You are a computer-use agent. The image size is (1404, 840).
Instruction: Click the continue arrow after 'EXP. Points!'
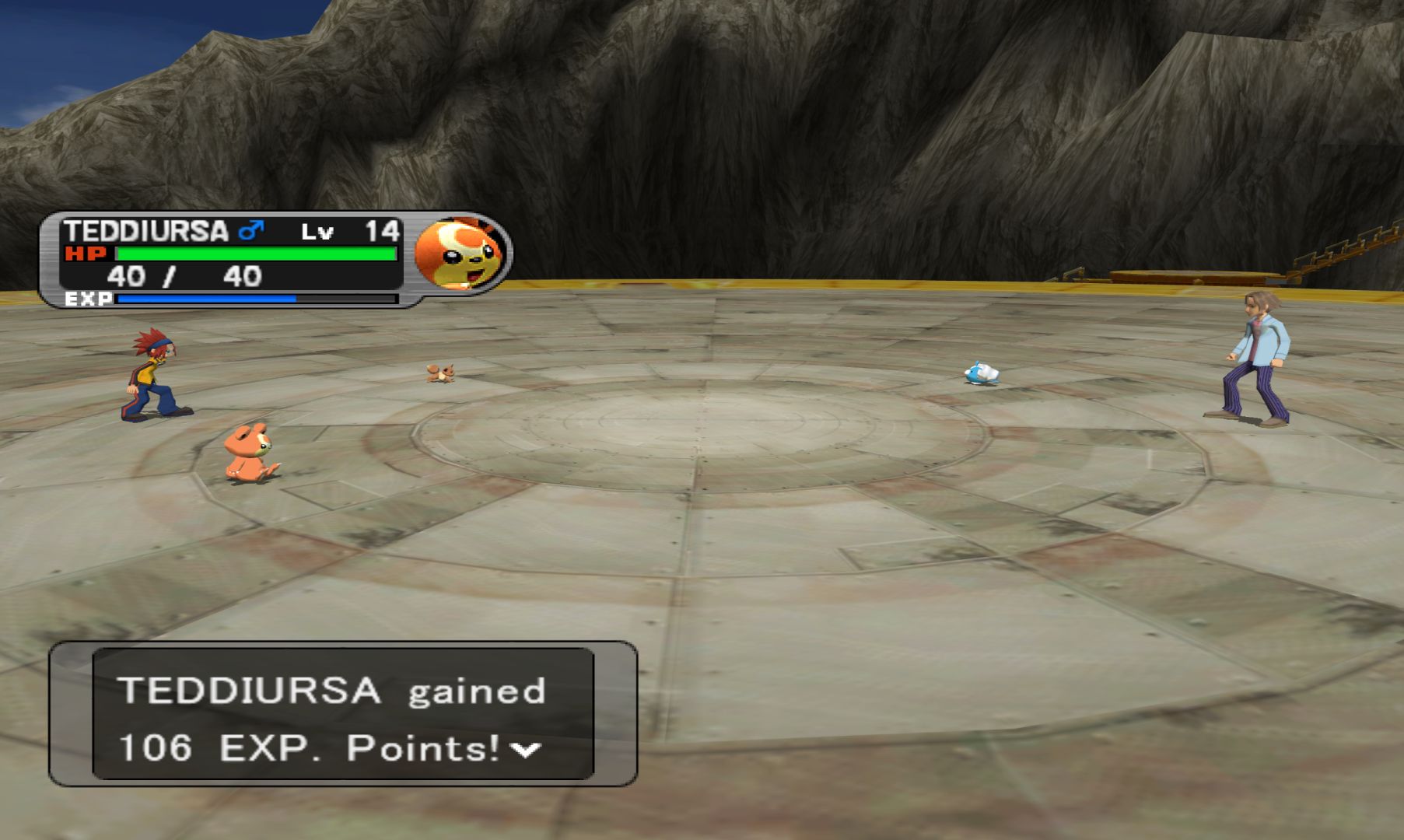[x=525, y=750]
